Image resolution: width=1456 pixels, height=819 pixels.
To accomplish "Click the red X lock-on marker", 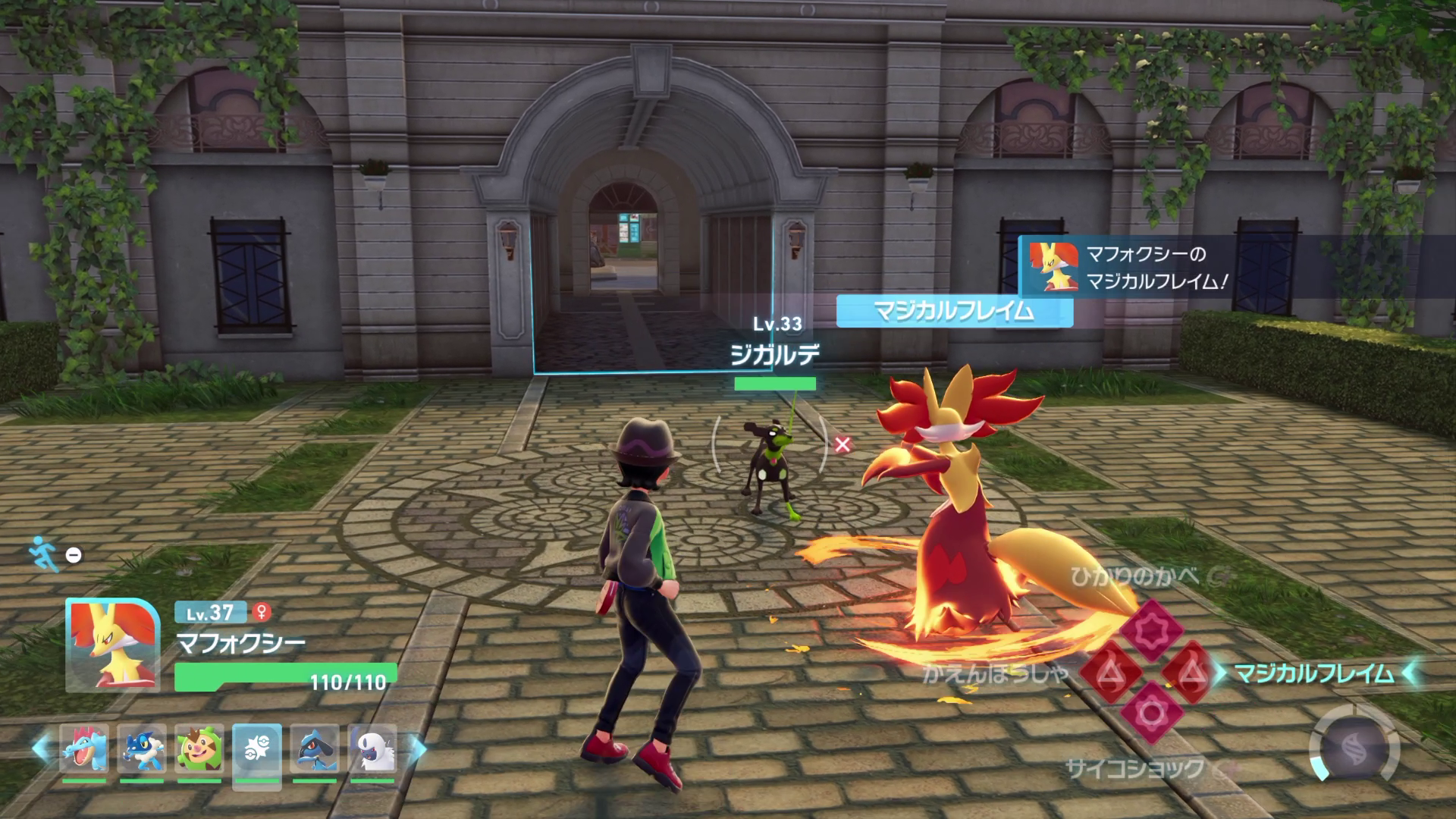I will point(842,444).
